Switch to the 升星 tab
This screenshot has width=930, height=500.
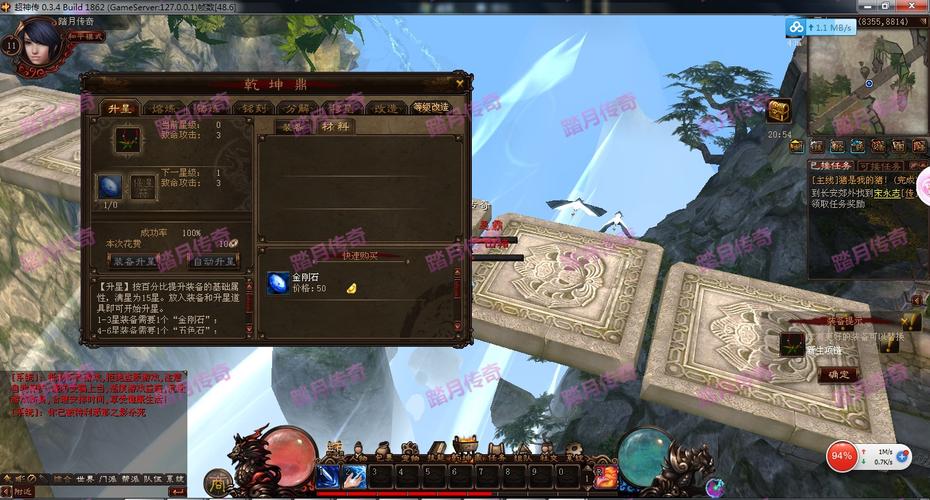pyautogui.click(x=120, y=108)
